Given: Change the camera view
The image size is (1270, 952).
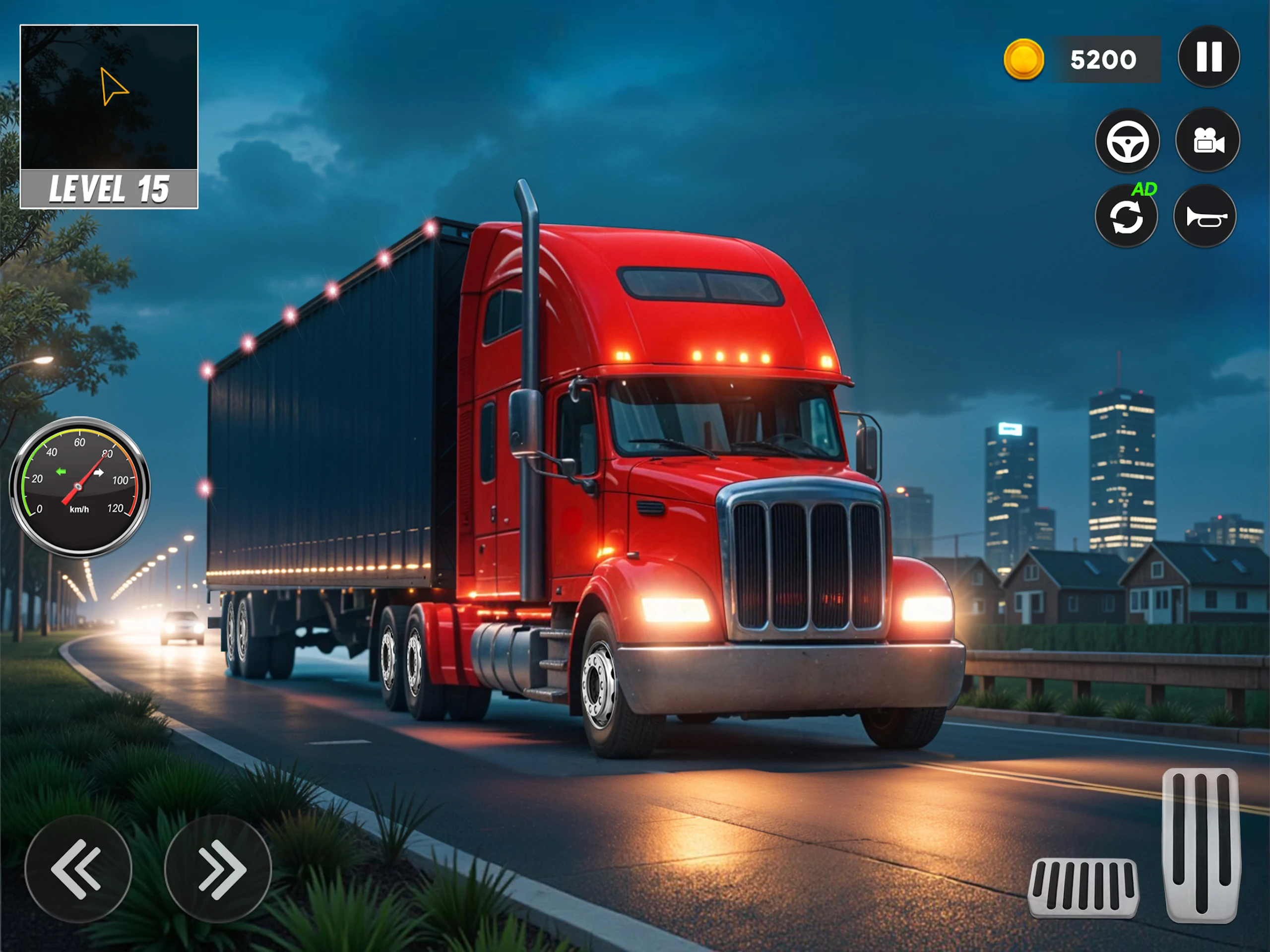Looking at the screenshot, I should coord(1207,140).
